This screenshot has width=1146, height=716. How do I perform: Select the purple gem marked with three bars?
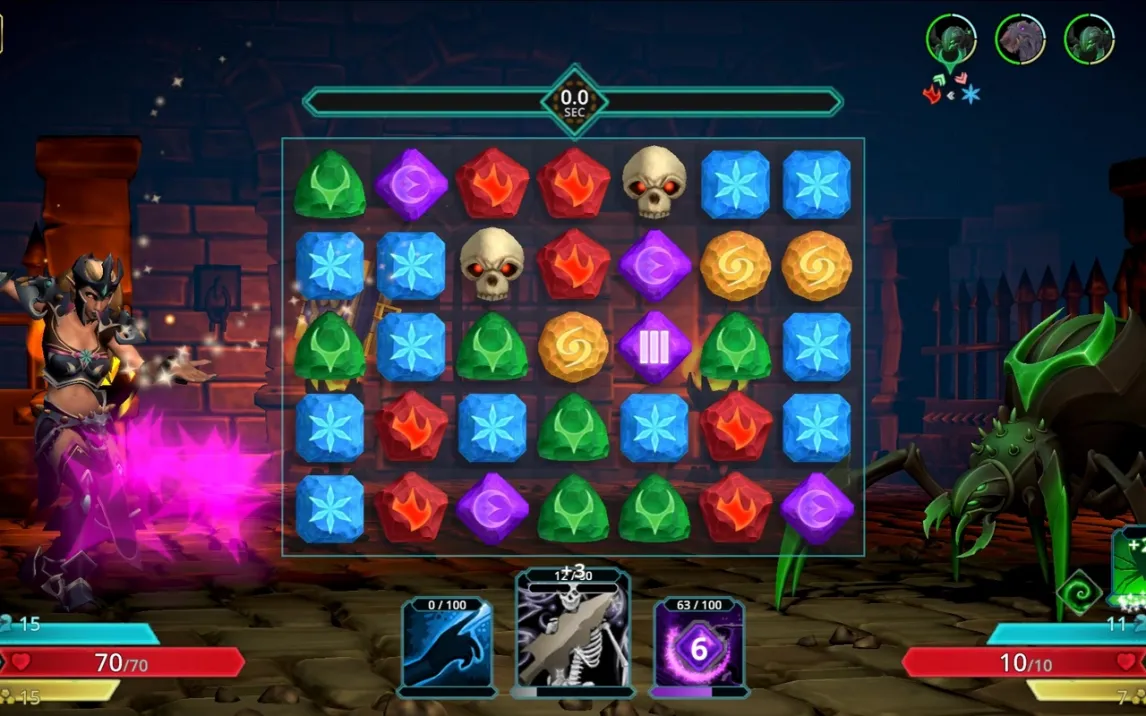click(654, 346)
